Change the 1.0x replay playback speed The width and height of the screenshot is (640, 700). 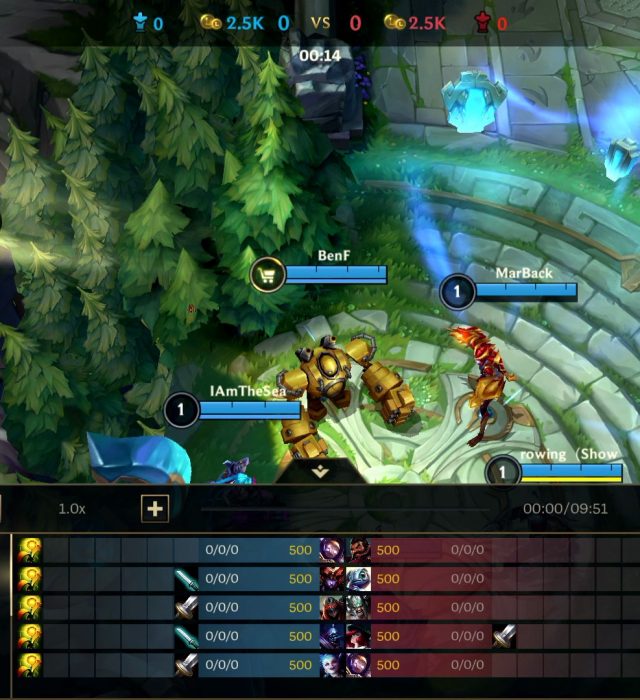72,508
